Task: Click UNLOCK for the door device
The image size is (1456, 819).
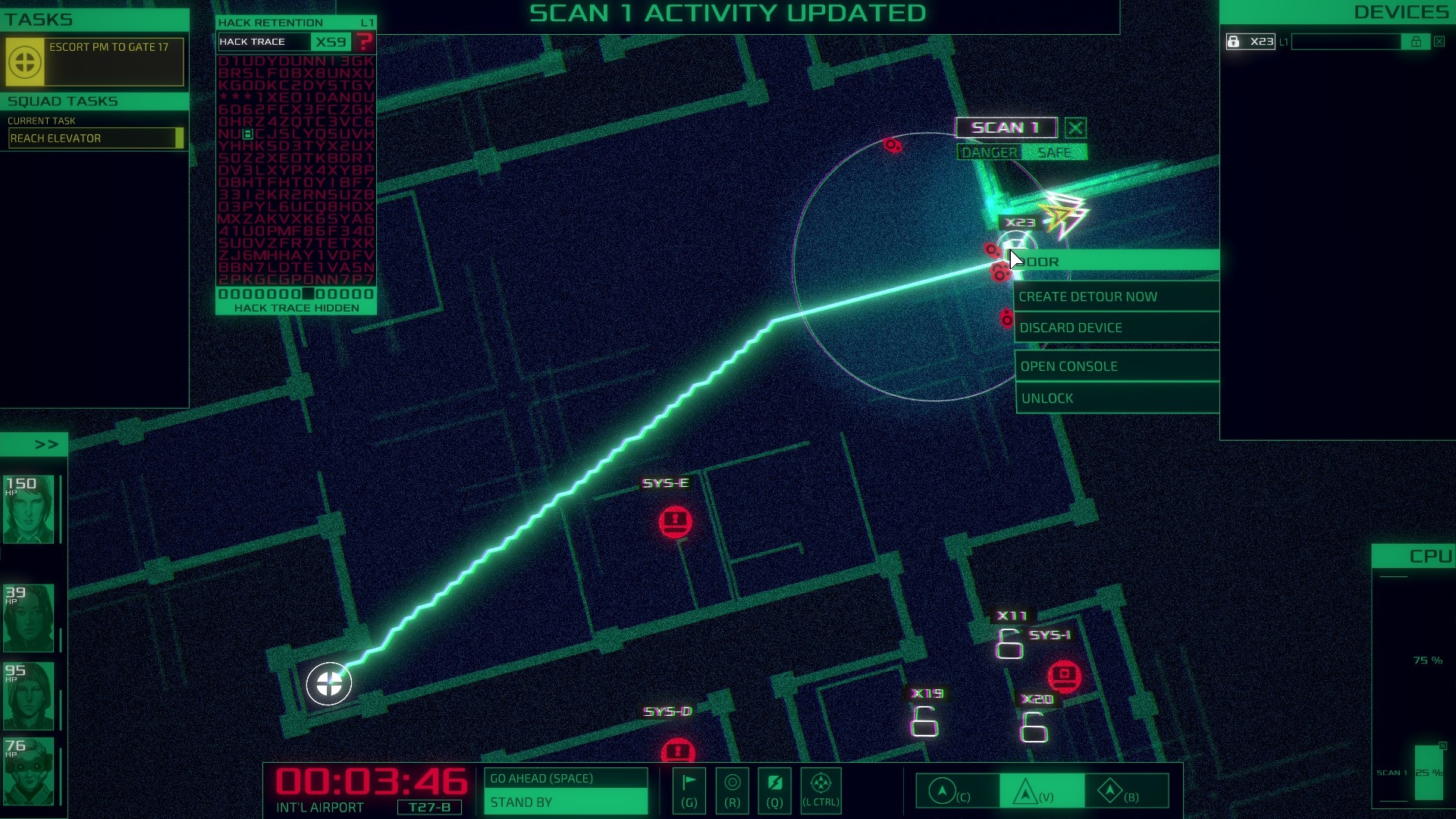Action: pyautogui.click(x=1048, y=397)
